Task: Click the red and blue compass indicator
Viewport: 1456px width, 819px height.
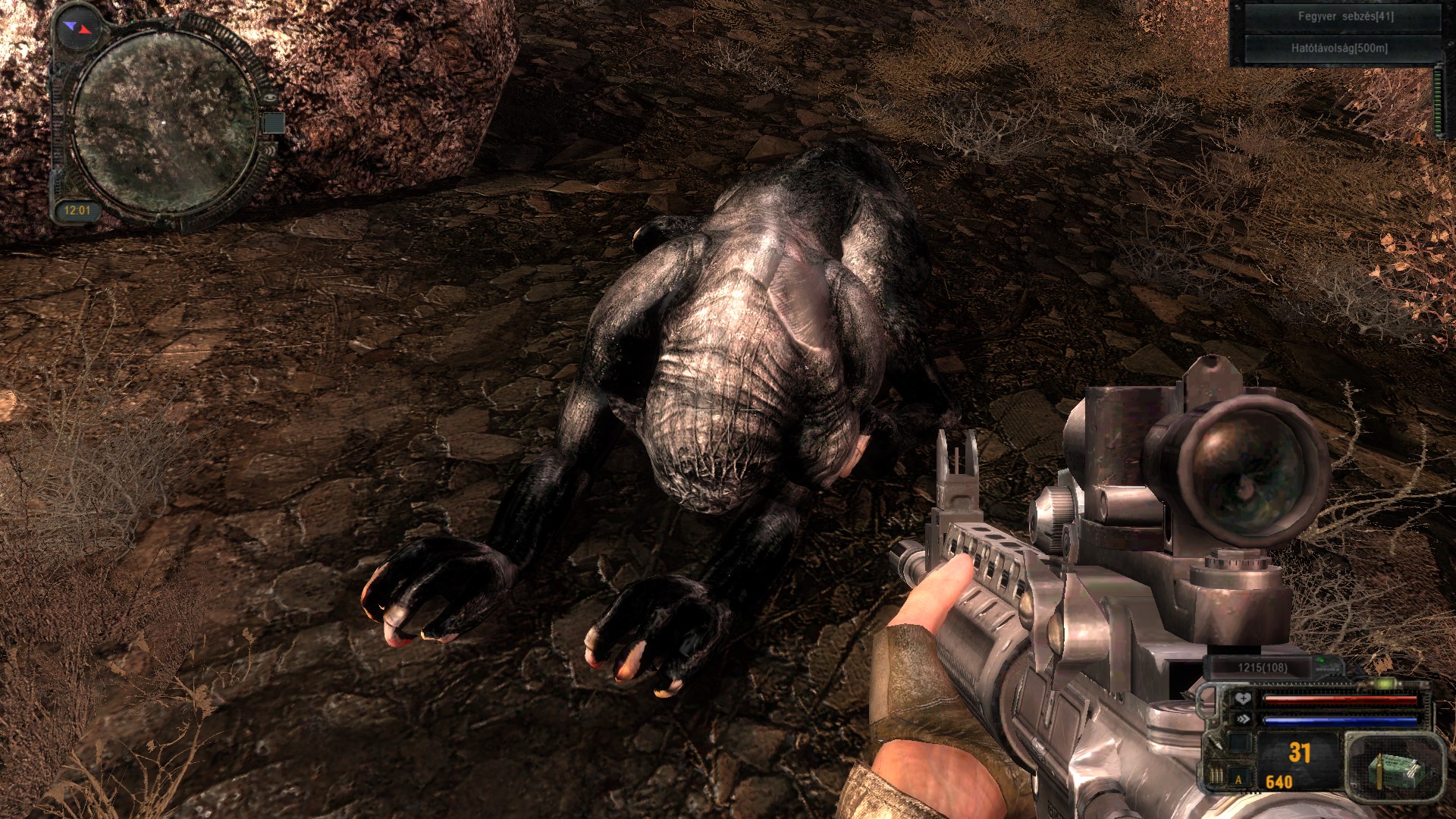Action: point(77,28)
